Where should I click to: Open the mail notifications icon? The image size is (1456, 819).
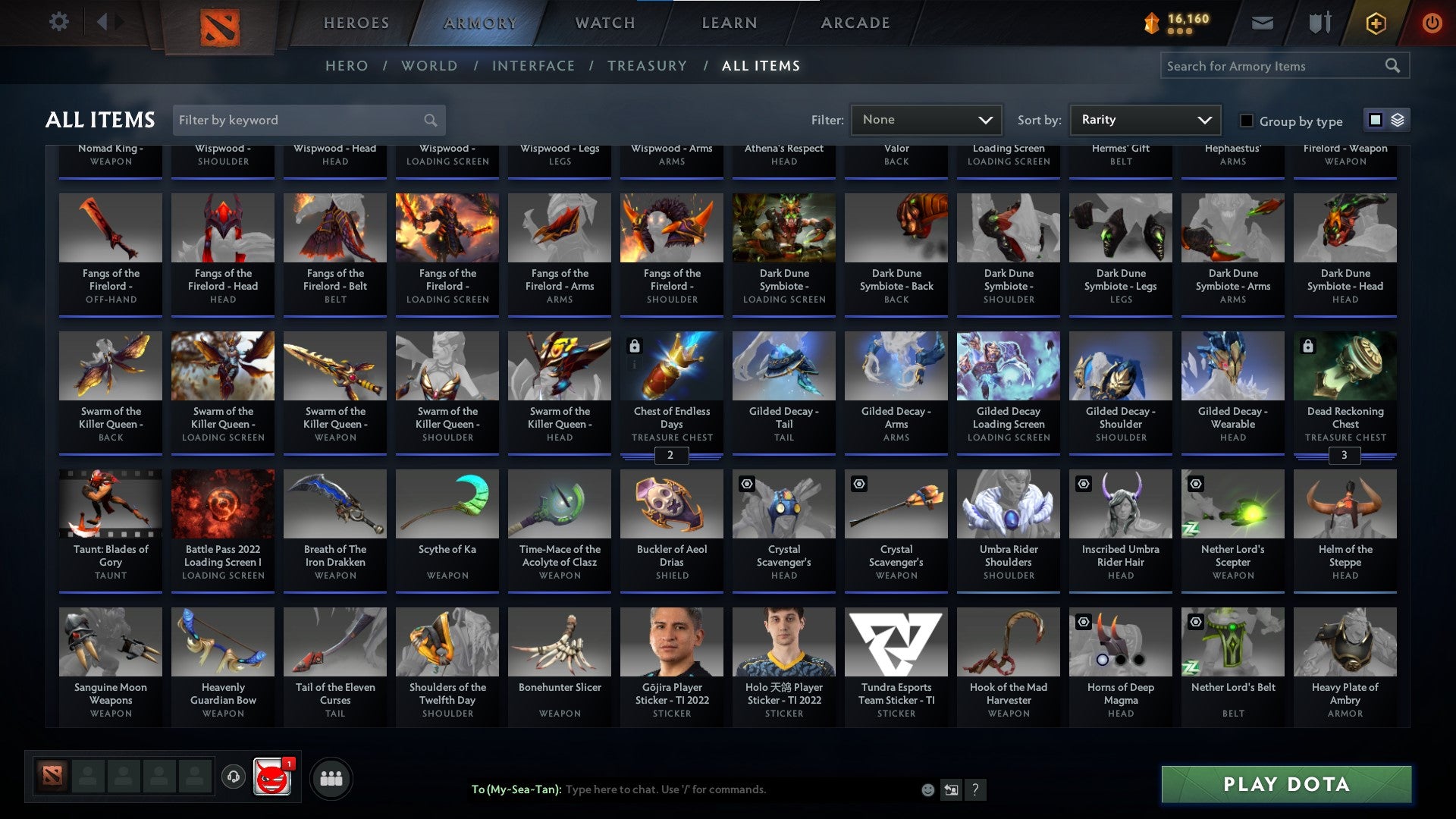[x=1263, y=23]
